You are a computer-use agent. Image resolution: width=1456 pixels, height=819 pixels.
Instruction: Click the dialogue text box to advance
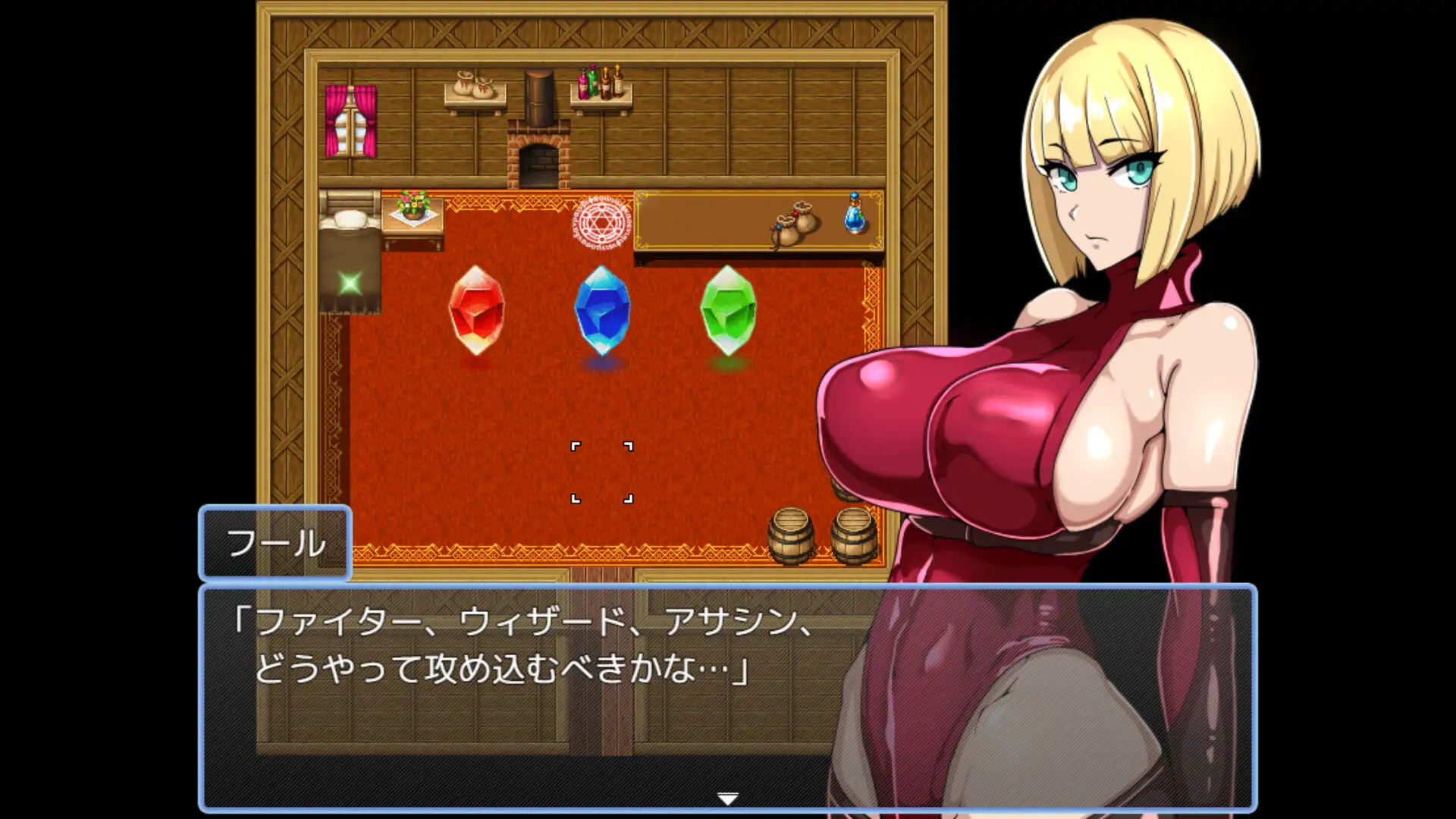531,660
